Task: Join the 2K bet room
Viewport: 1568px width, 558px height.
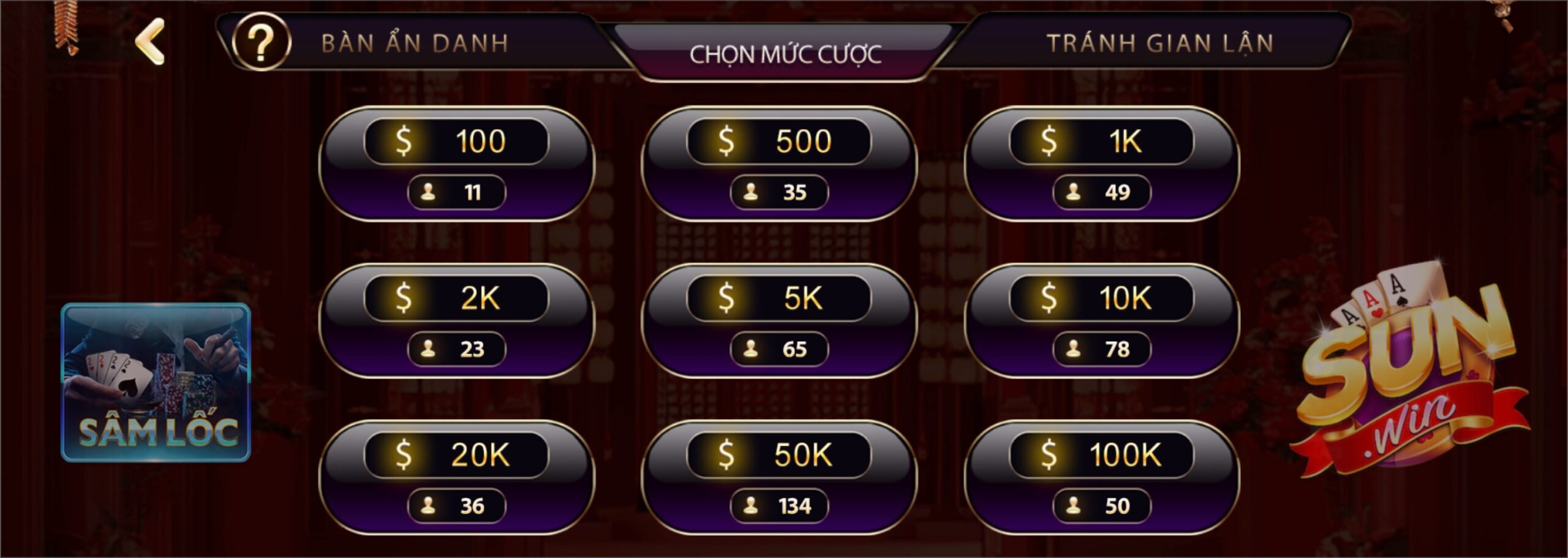Action: pos(456,320)
